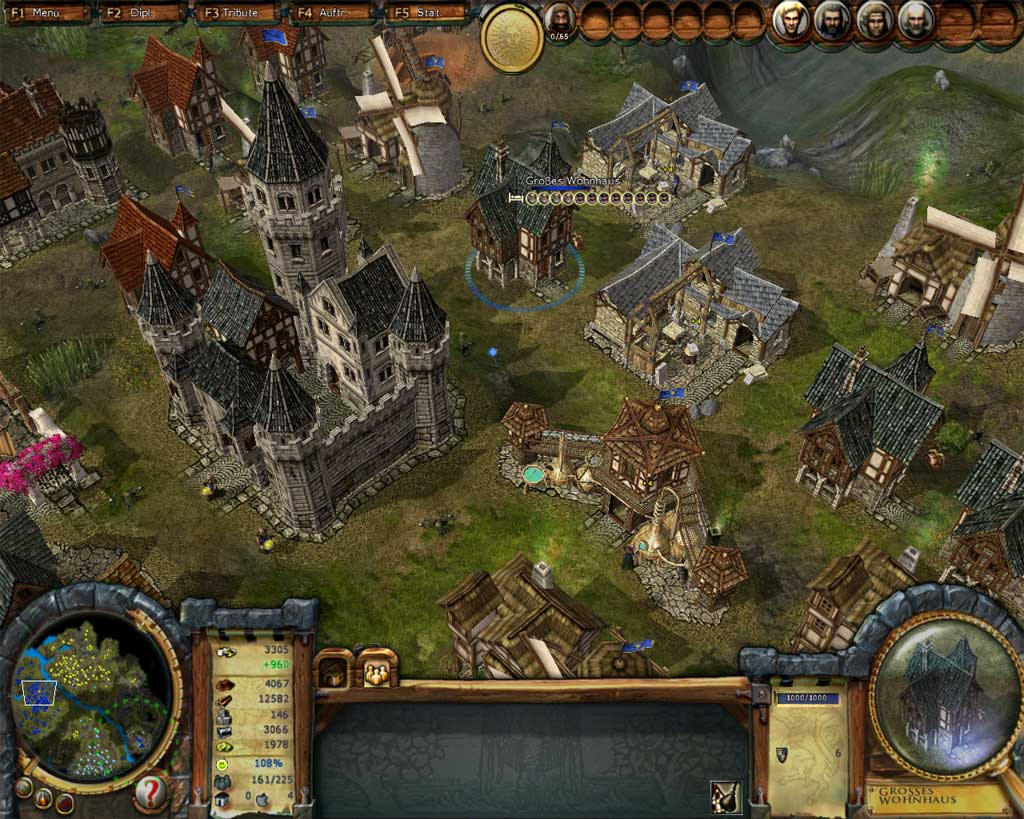Choose the white-bearded bald hero portrait
This screenshot has height=819, width=1024.
(915, 20)
